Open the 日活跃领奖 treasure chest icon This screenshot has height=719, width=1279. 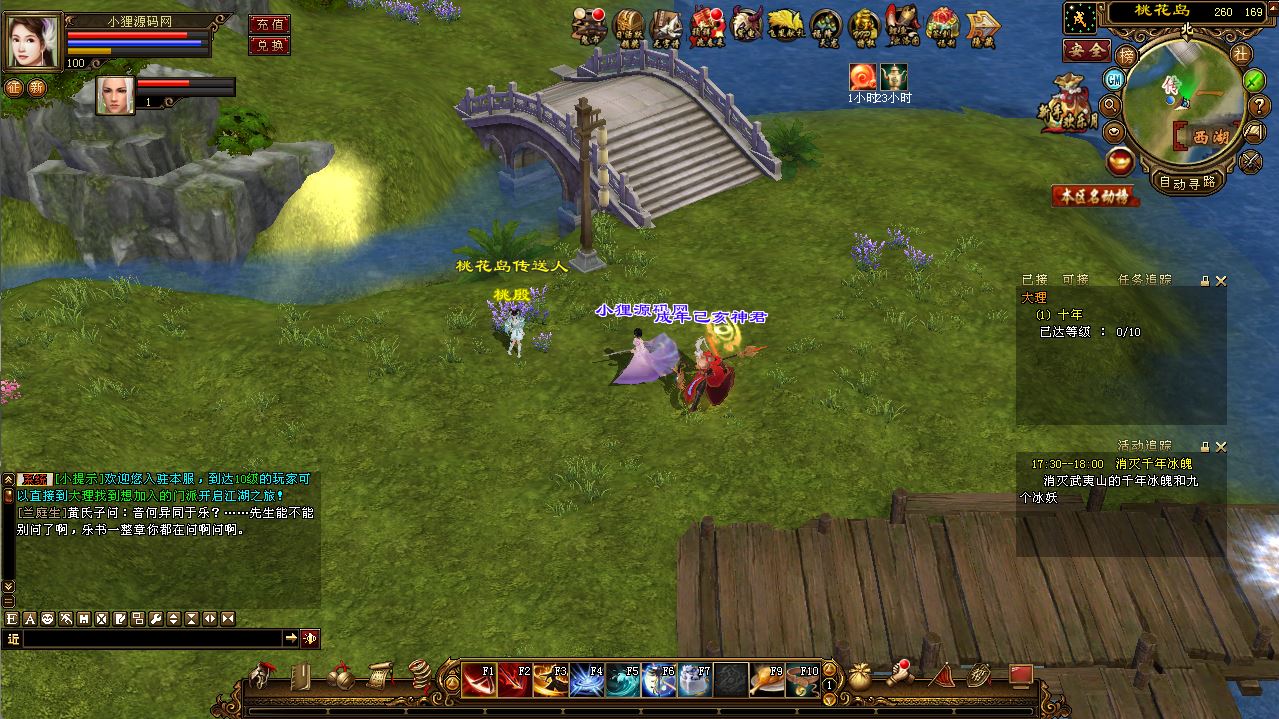tap(628, 27)
